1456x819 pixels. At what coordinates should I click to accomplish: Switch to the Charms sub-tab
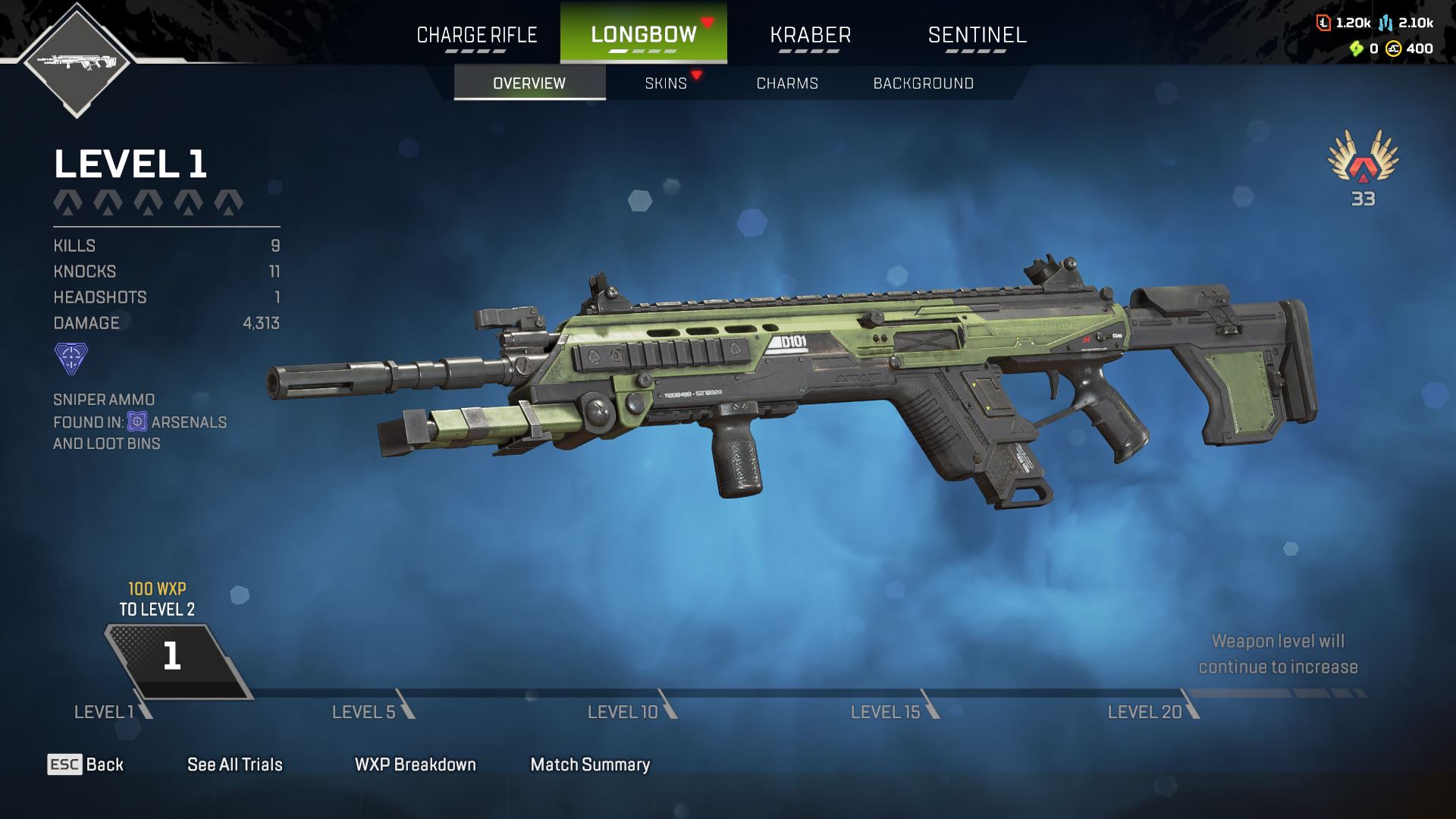click(x=787, y=83)
